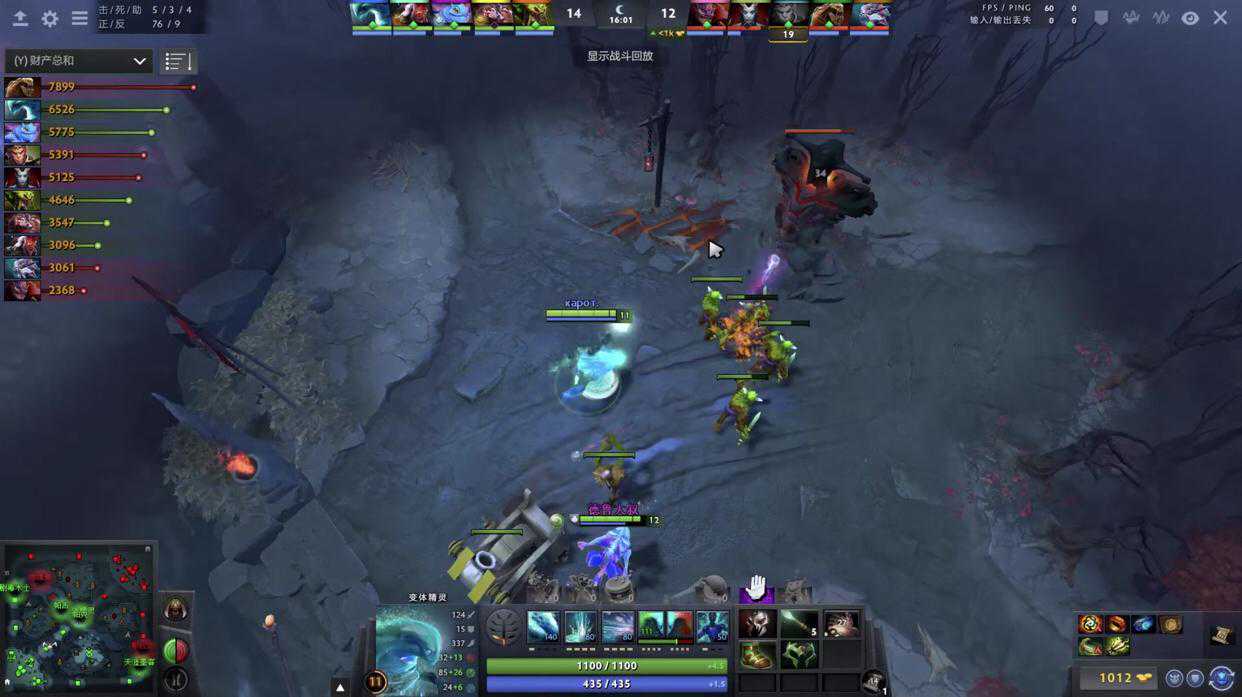Close the spectator view with X
This screenshot has height=697, width=1242.
1220,18
